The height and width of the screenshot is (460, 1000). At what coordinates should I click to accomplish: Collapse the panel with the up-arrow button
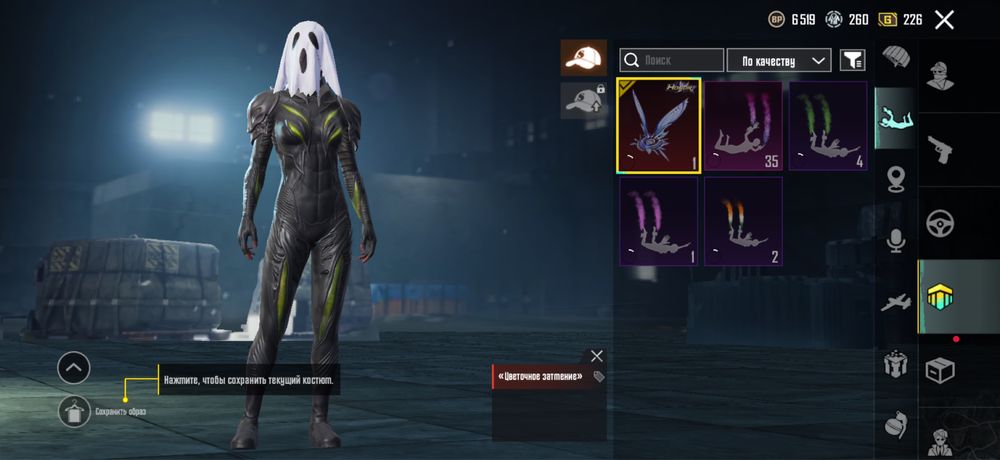click(74, 368)
